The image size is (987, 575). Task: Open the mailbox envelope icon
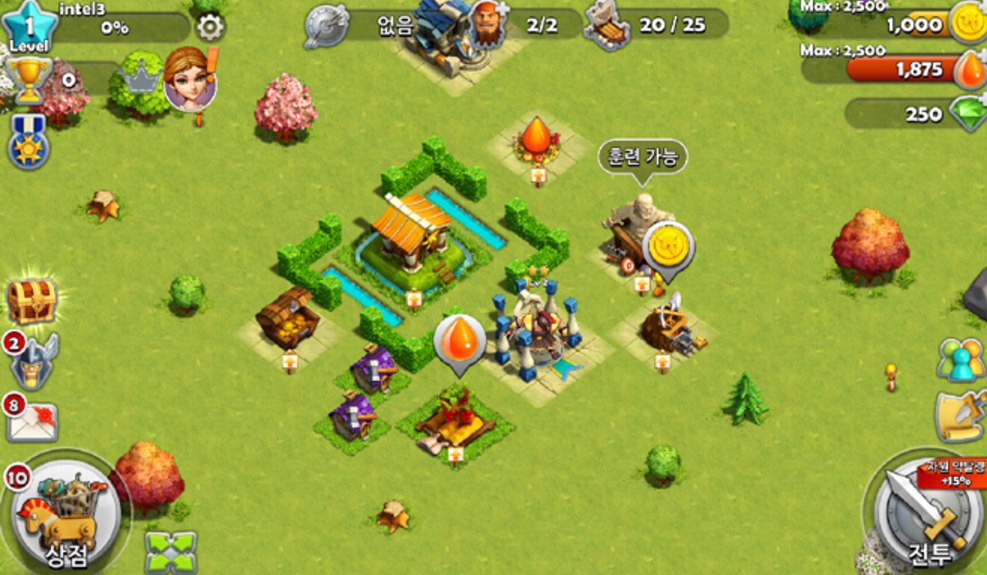coord(32,420)
